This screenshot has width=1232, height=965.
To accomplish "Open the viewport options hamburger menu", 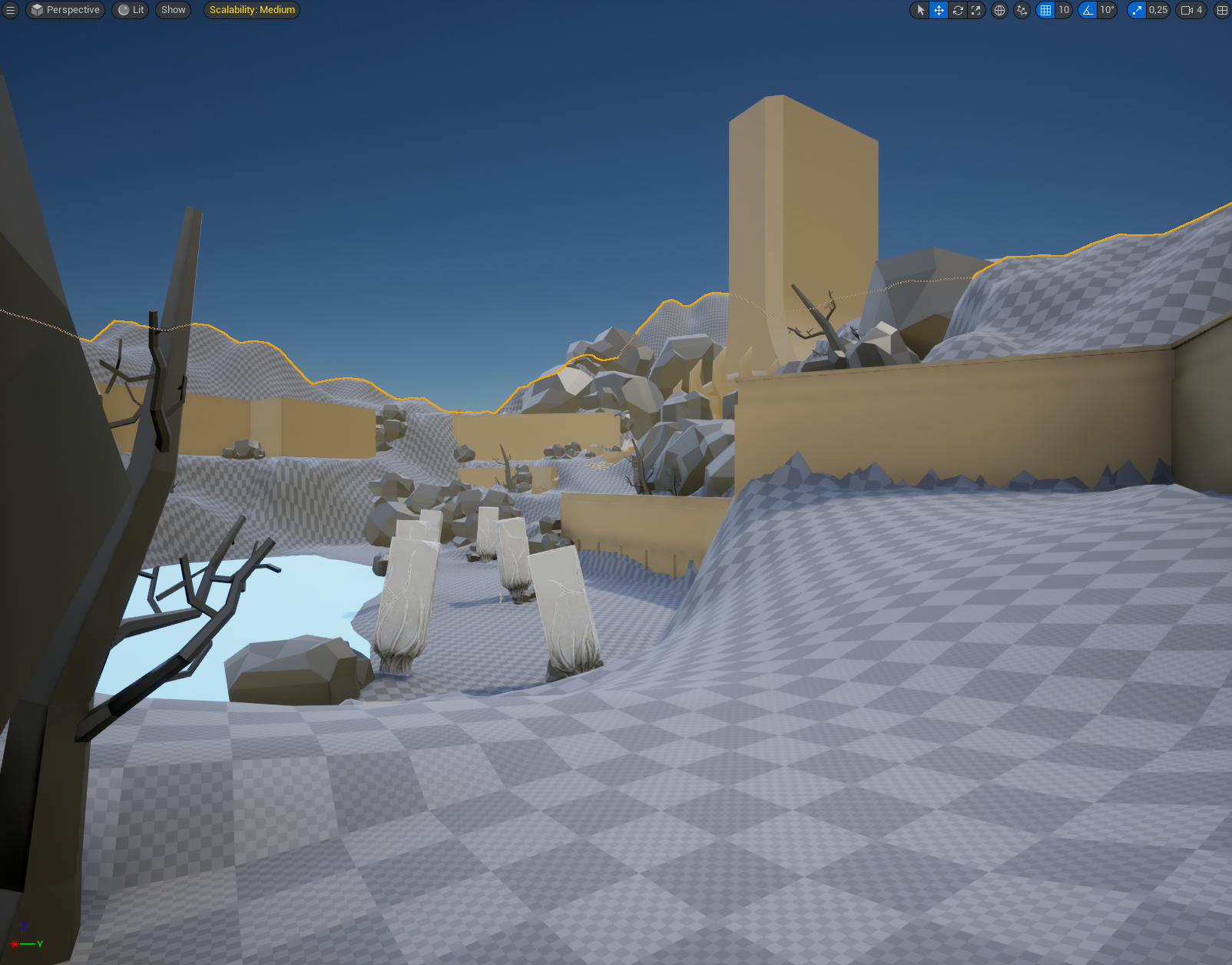I will coord(10,10).
